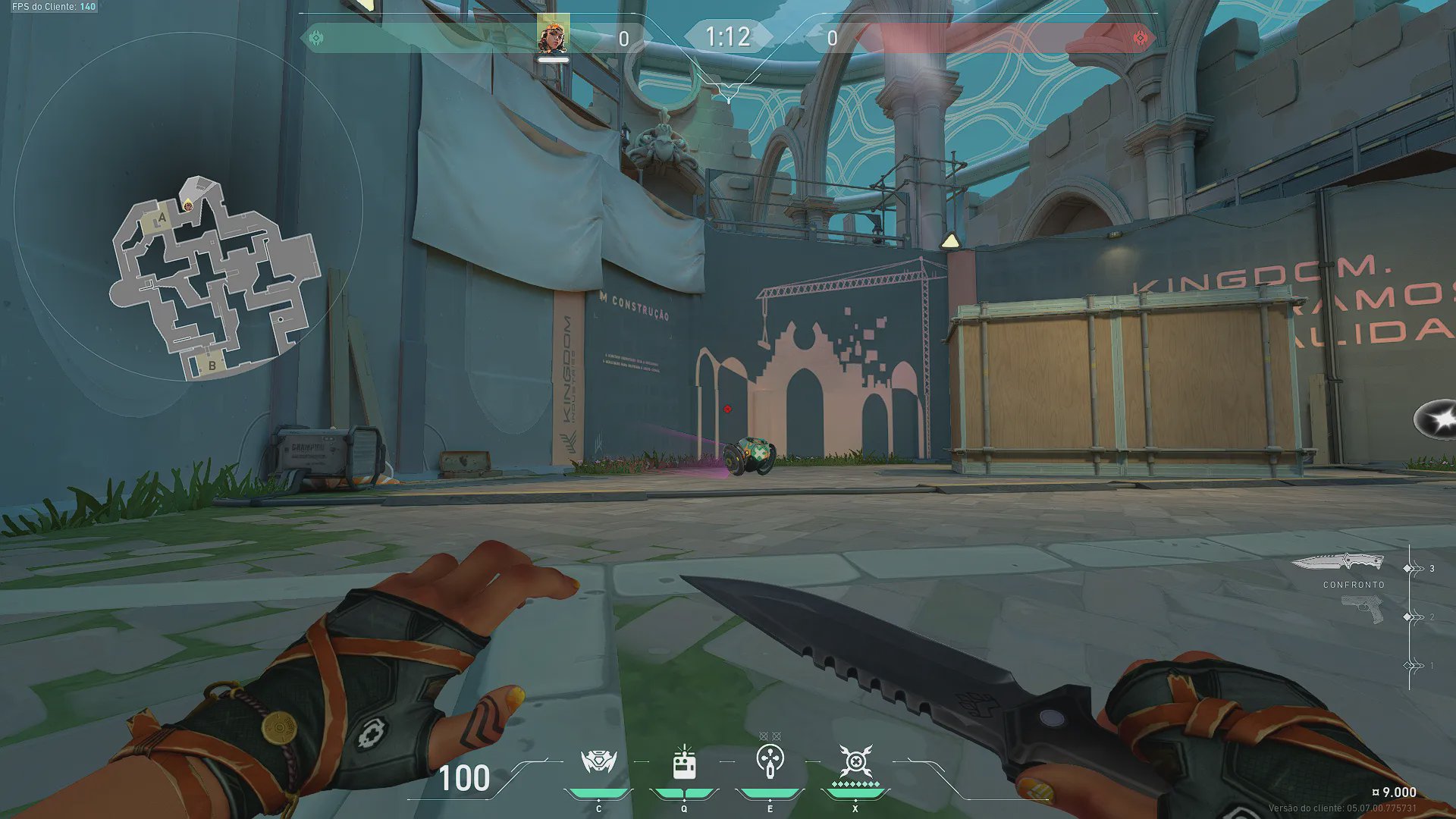Activate the Paint Shells grenade ability icon
This screenshot has height=819, width=1456.
[770, 761]
